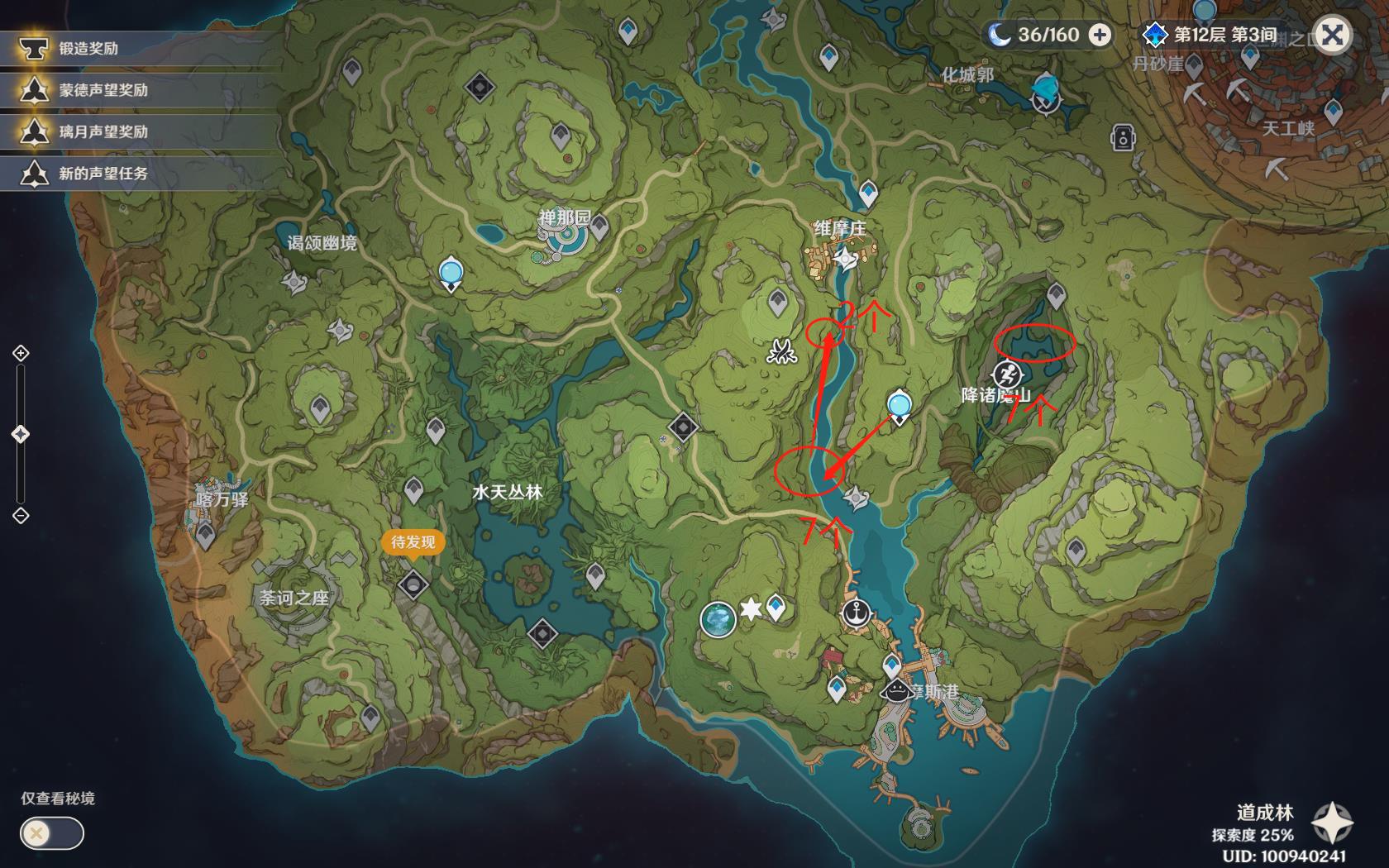1389x868 pixels.
Task: Open the 璃月声望奖励 notice
Action: [x=103, y=131]
